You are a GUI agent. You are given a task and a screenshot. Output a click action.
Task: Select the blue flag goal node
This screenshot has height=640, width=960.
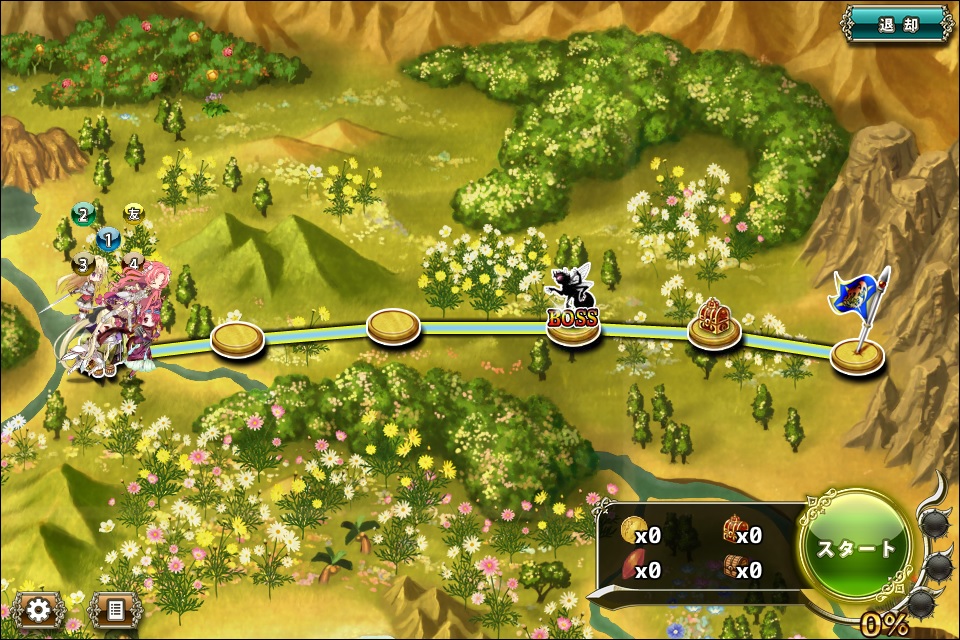pyautogui.click(x=857, y=350)
